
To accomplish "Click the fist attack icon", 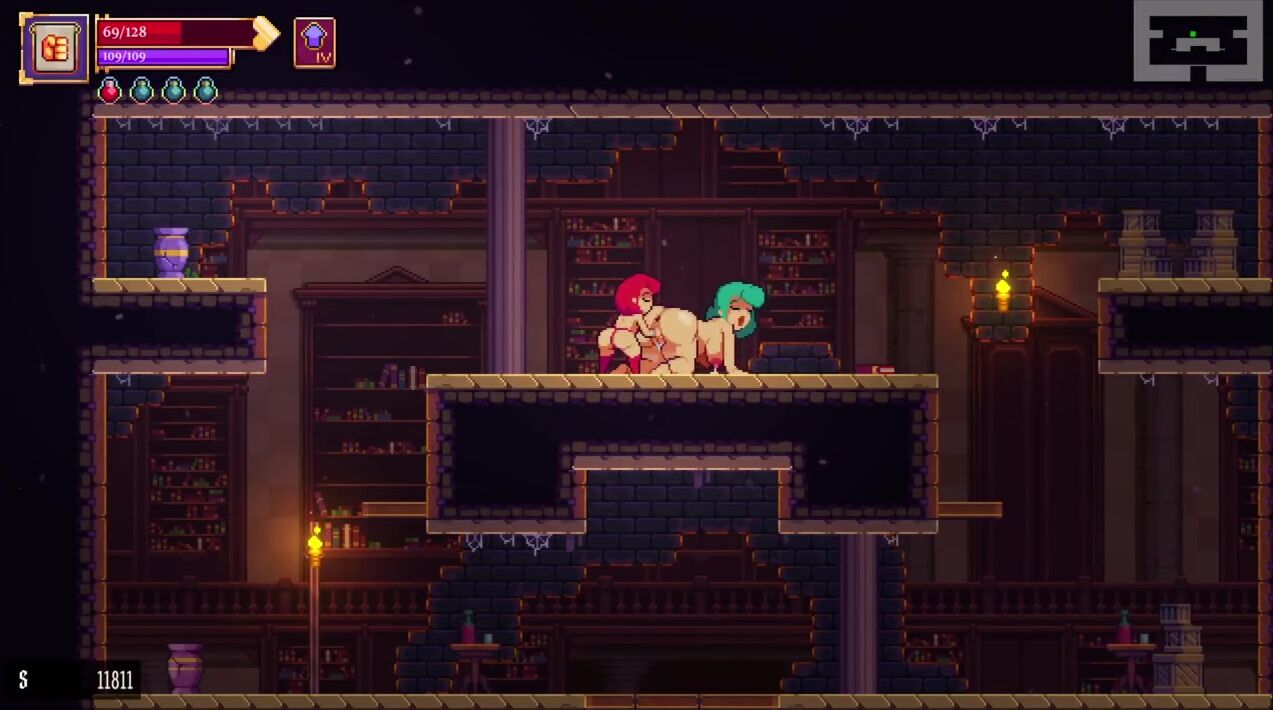I will tap(54, 47).
